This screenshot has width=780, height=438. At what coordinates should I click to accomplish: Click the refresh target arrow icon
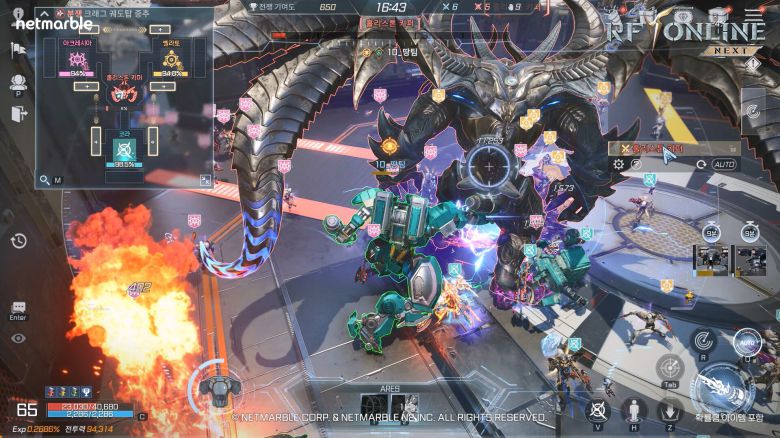tap(700, 164)
